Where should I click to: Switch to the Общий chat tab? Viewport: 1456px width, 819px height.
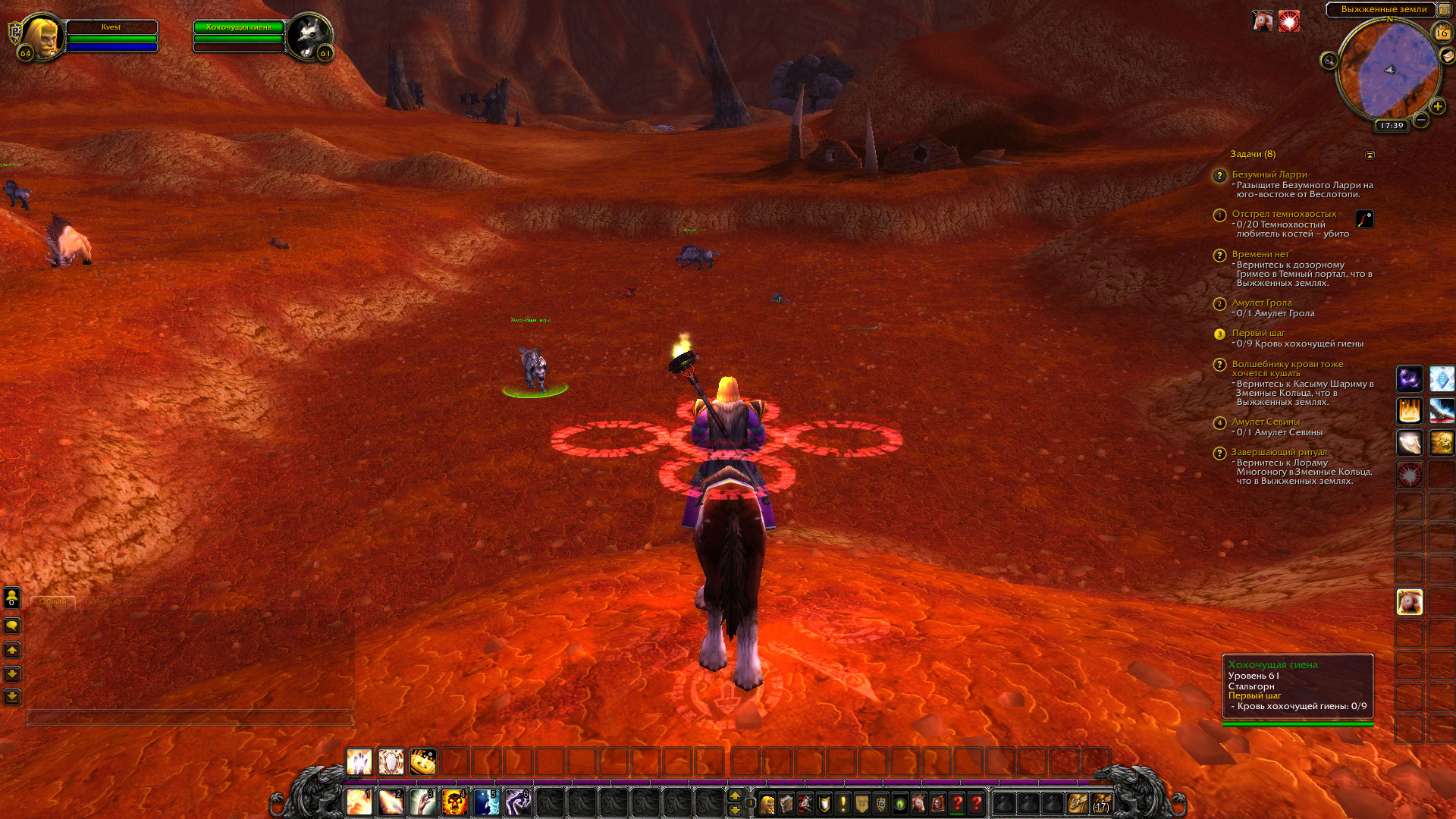[x=53, y=602]
